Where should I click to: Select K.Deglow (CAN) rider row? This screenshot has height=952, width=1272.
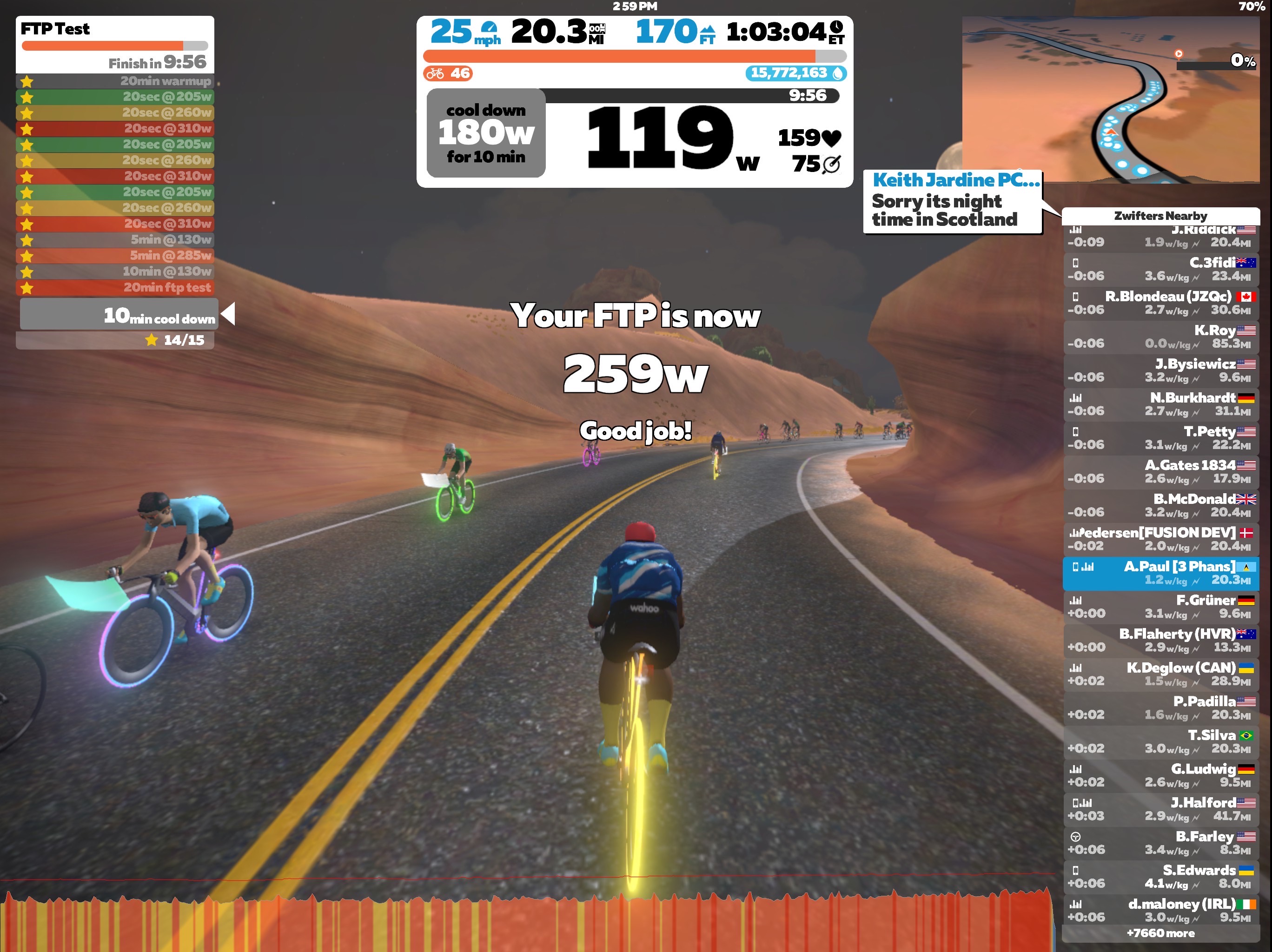[1160, 674]
